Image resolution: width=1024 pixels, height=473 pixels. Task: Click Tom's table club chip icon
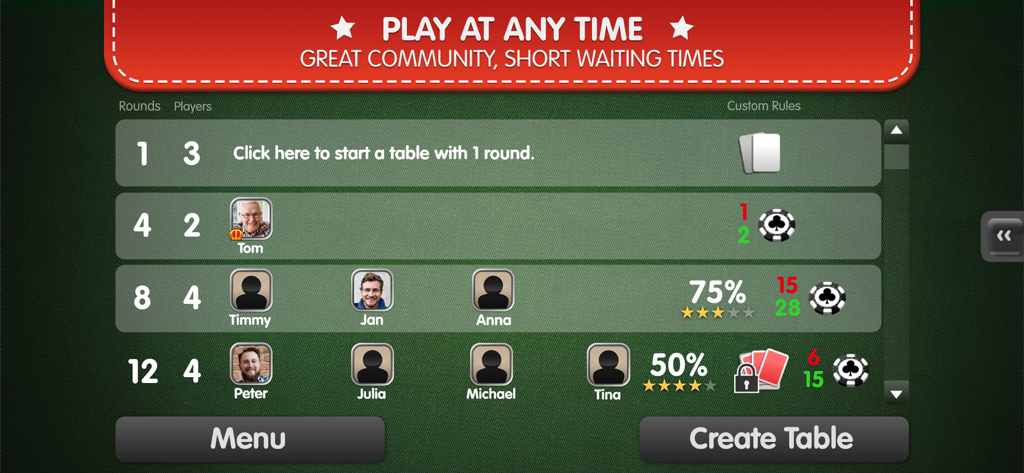click(x=777, y=225)
